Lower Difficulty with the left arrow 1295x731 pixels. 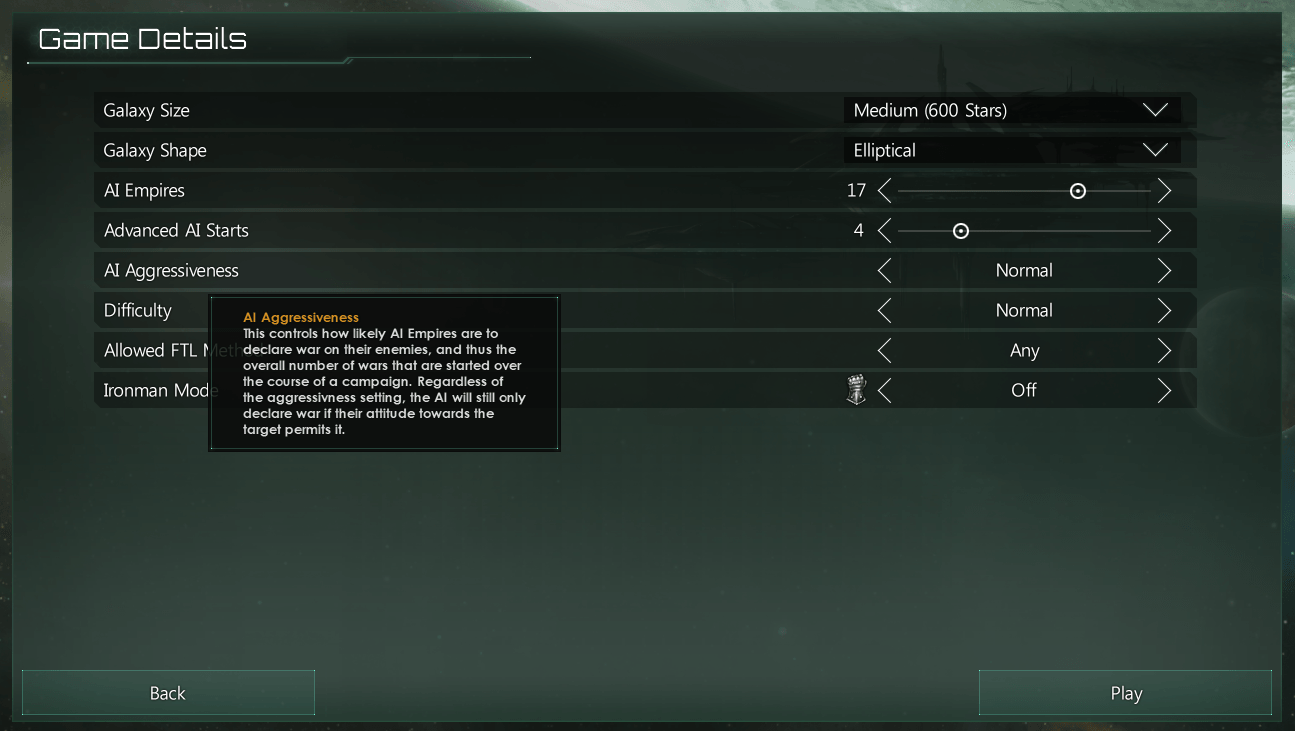[884, 310]
